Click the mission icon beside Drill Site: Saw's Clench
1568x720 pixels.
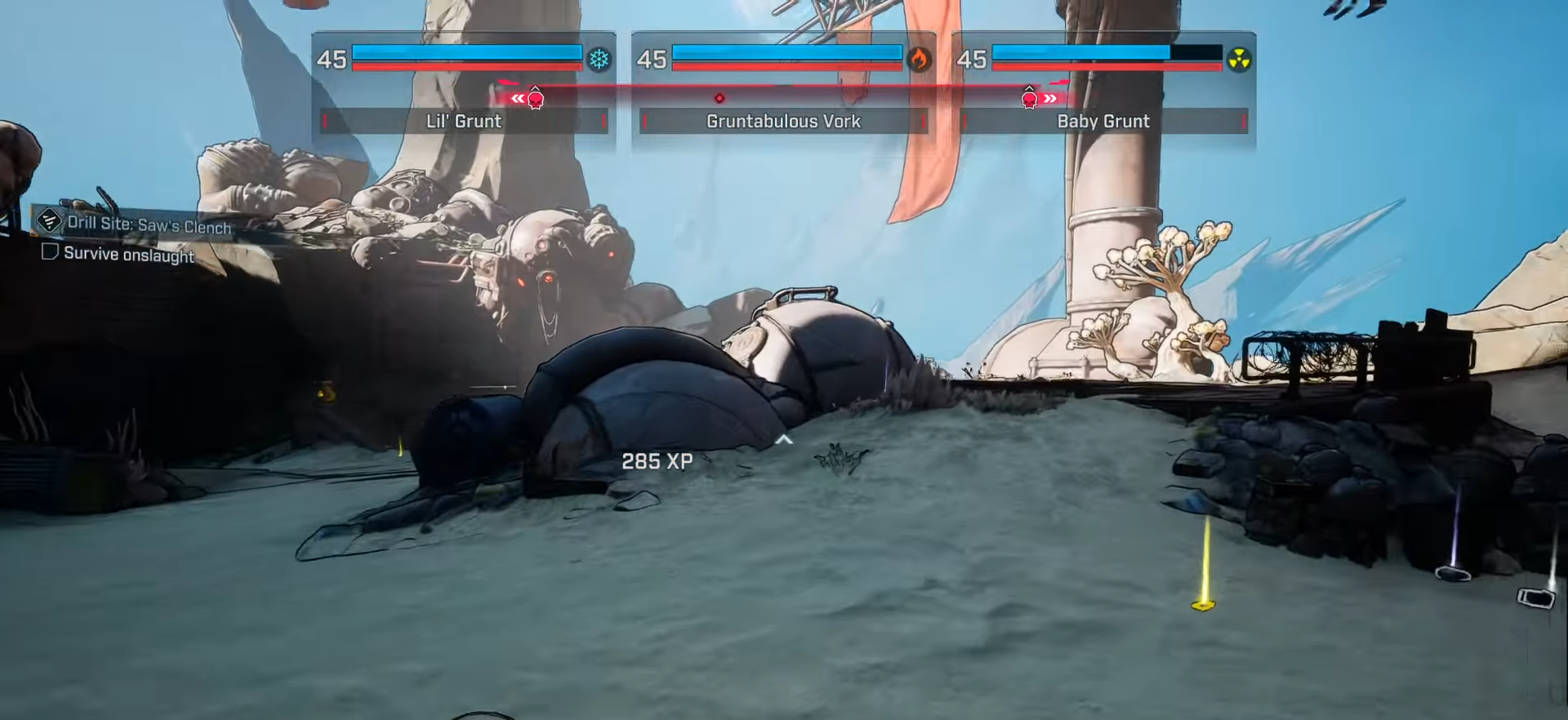tap(48, 222)
